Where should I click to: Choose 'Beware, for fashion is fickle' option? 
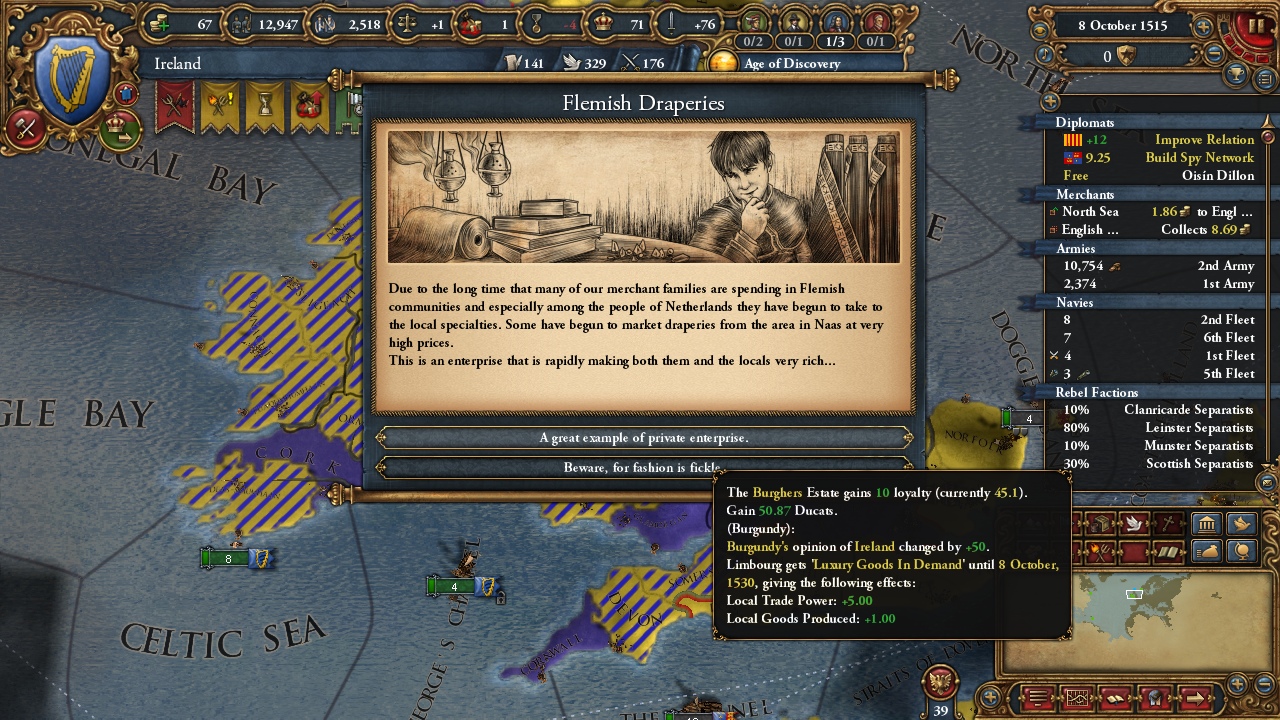click(644, 467)
